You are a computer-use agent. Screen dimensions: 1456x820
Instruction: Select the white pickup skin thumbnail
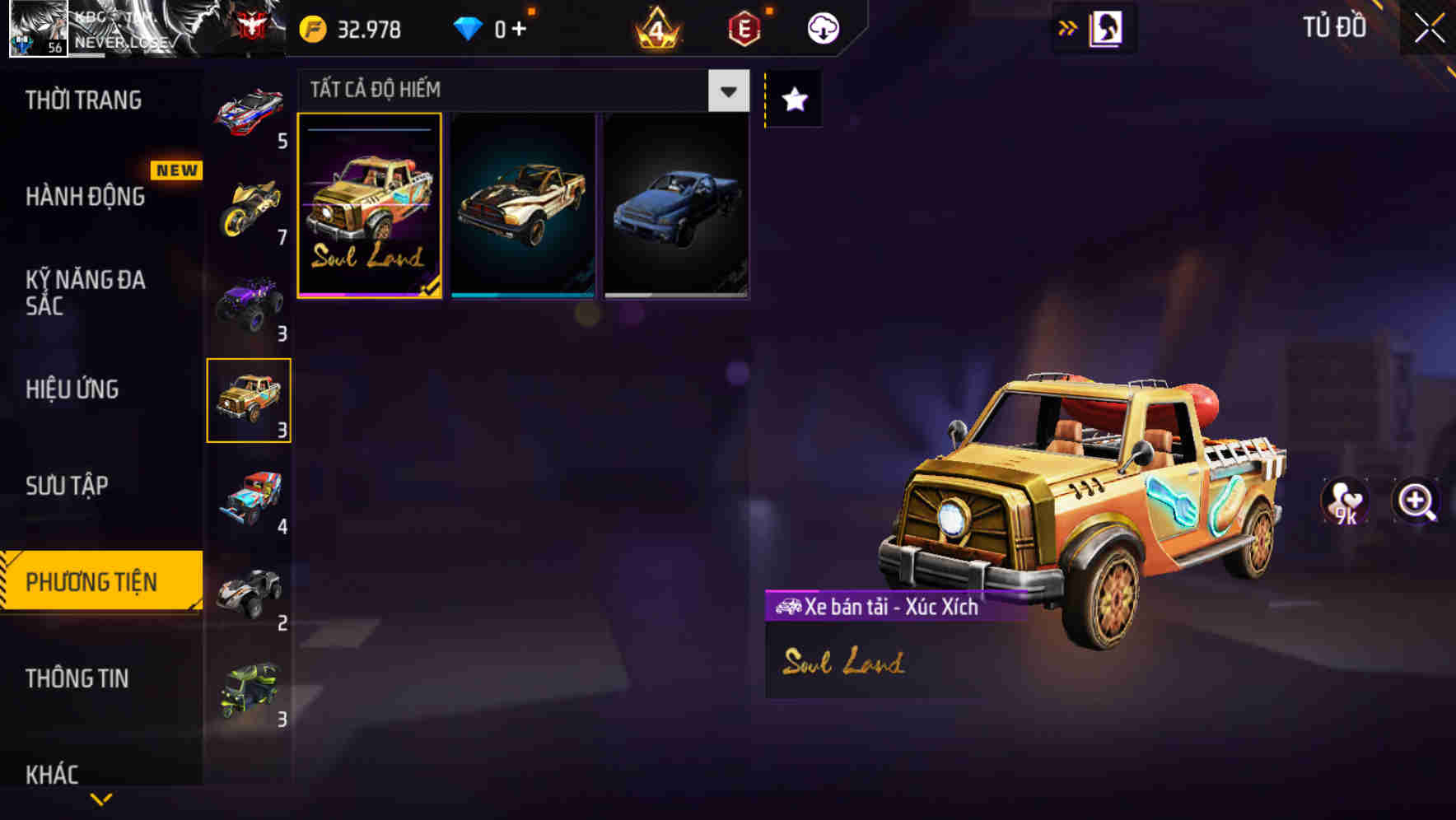click(x=522, y=204)
